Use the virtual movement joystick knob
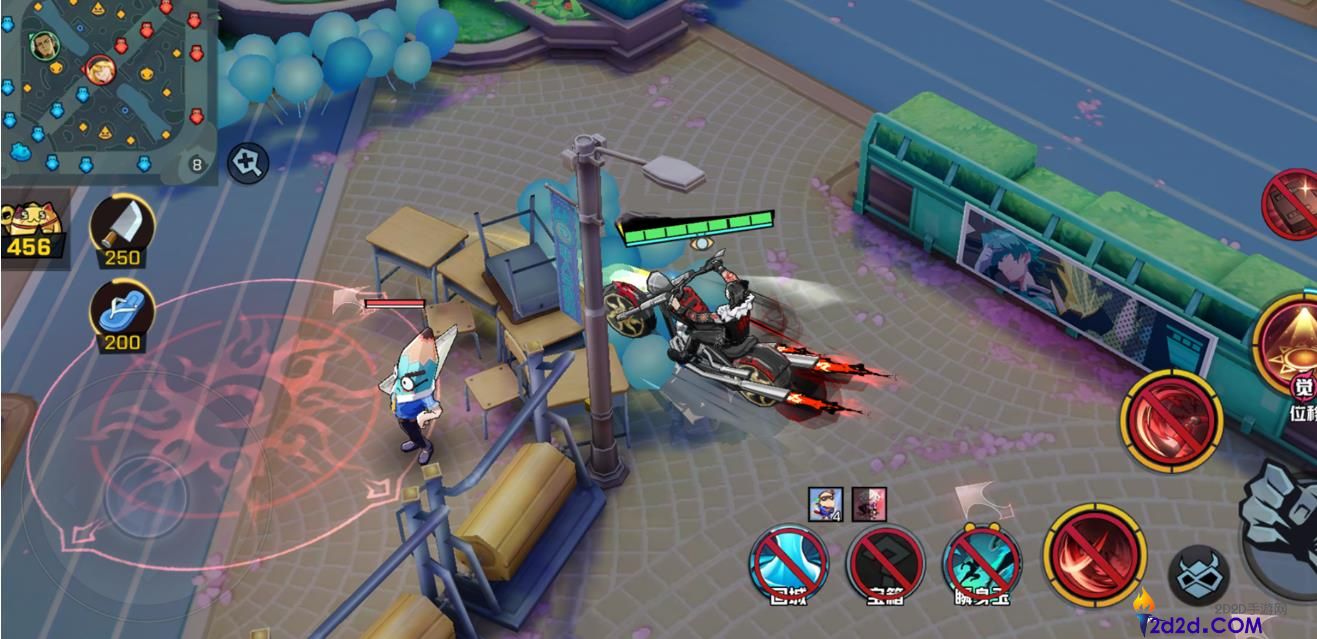The width and height of the screenshot is (1317, 639). 146,496
